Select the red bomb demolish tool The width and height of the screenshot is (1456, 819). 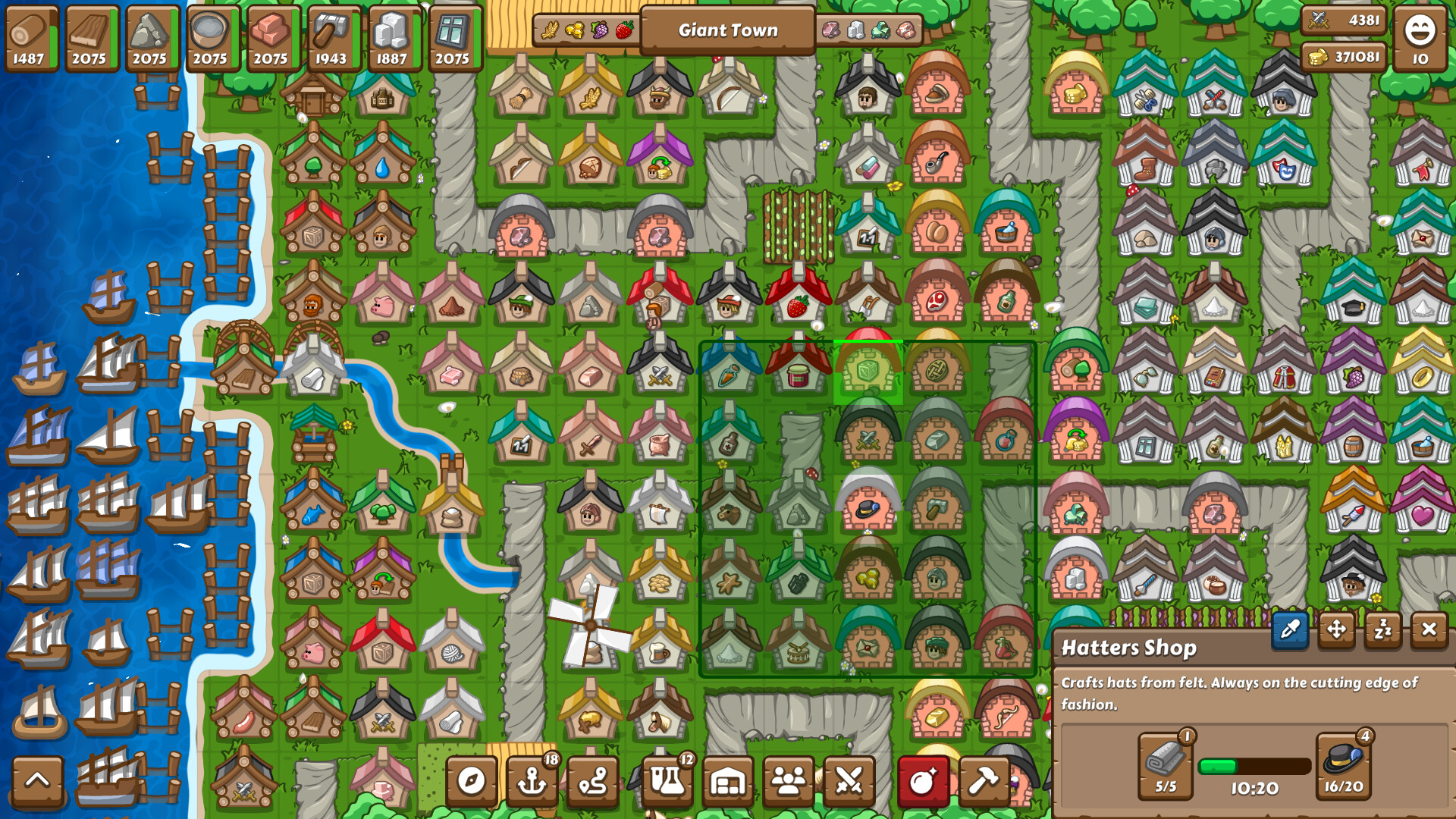[x=921, y=780]
